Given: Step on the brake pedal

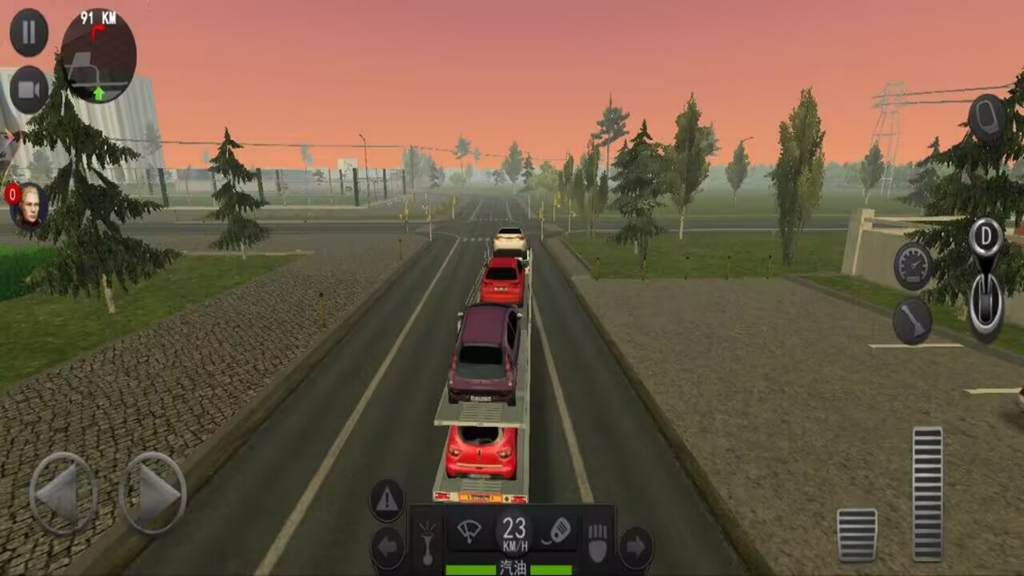Looking at the screenshot, I should point(856,535).
